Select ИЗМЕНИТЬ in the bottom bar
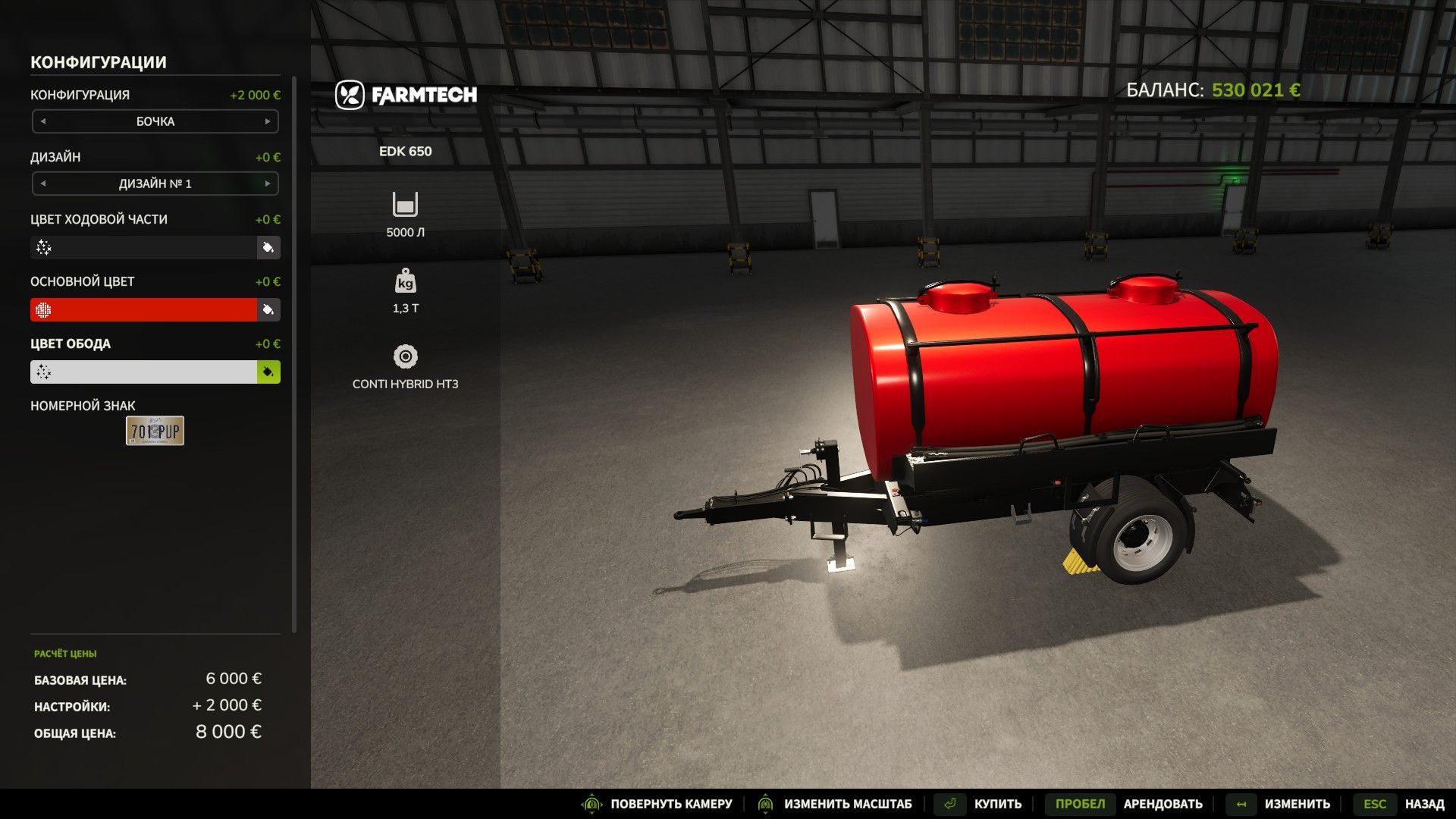 click(x=1297, y=804)
